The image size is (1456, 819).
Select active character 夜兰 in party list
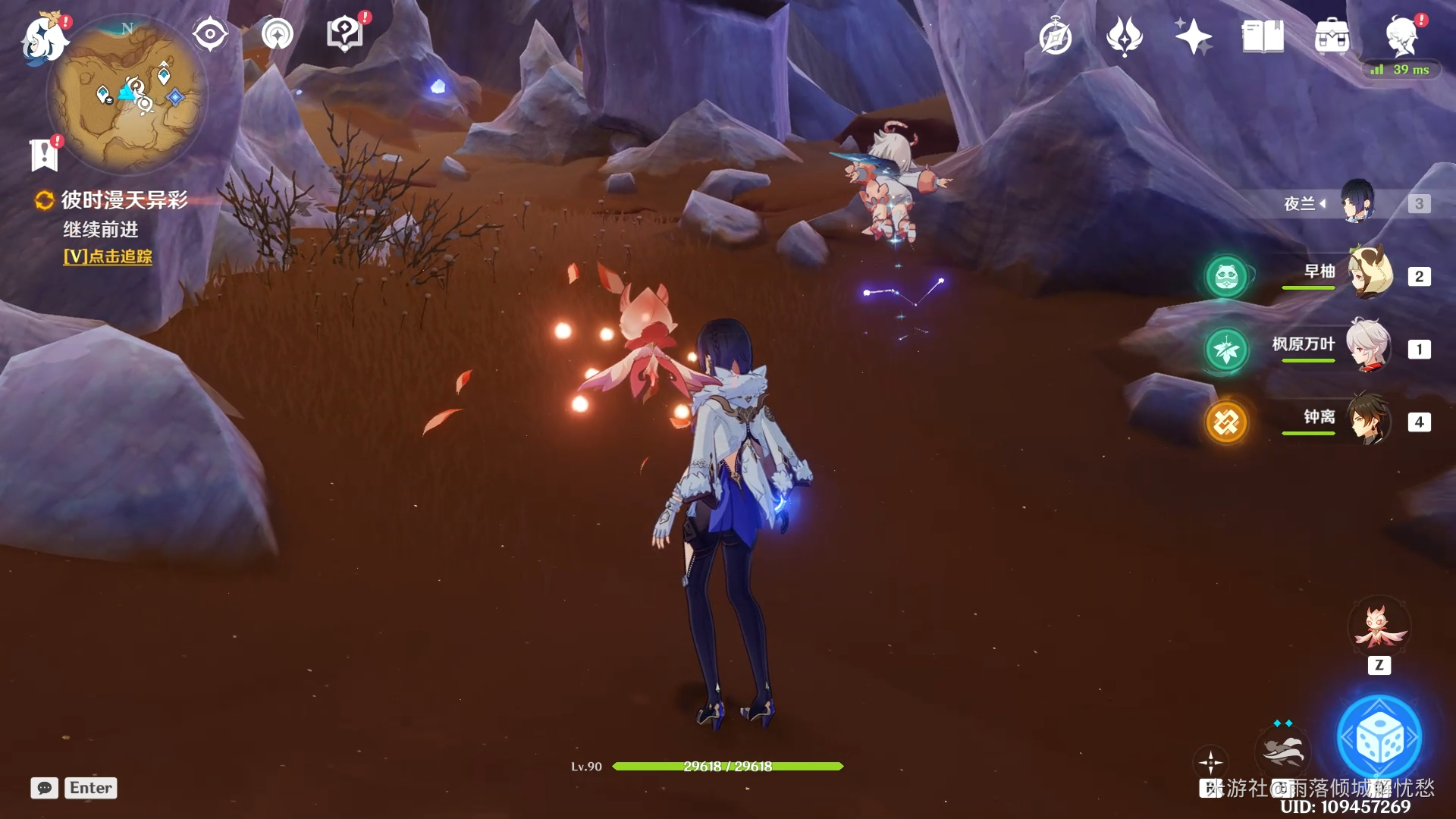tap(1357, 202)
